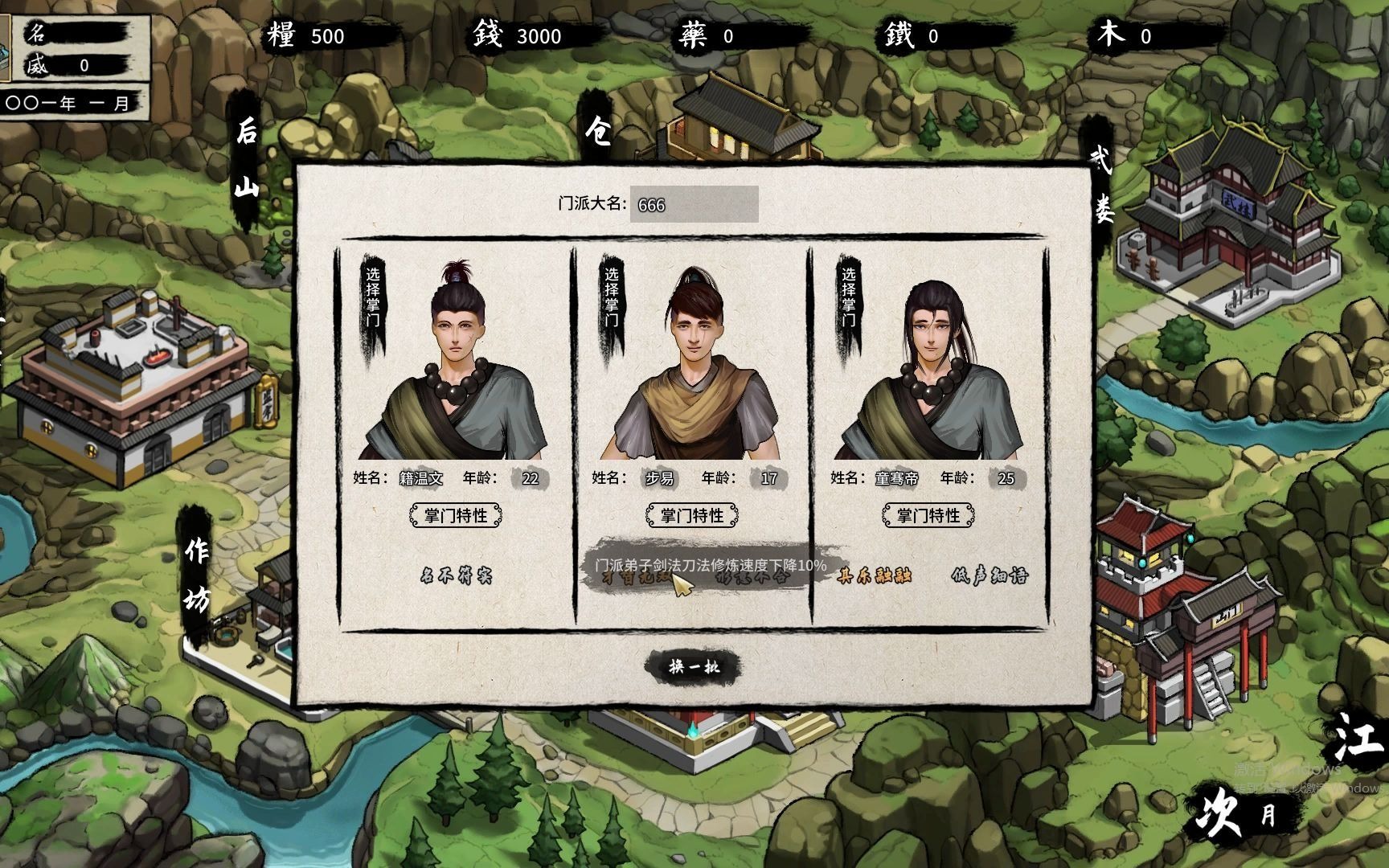Screen dimensions: 1389x868
Task: Select the 其乐融融 trait label
Action: click(x=874, y=575)
